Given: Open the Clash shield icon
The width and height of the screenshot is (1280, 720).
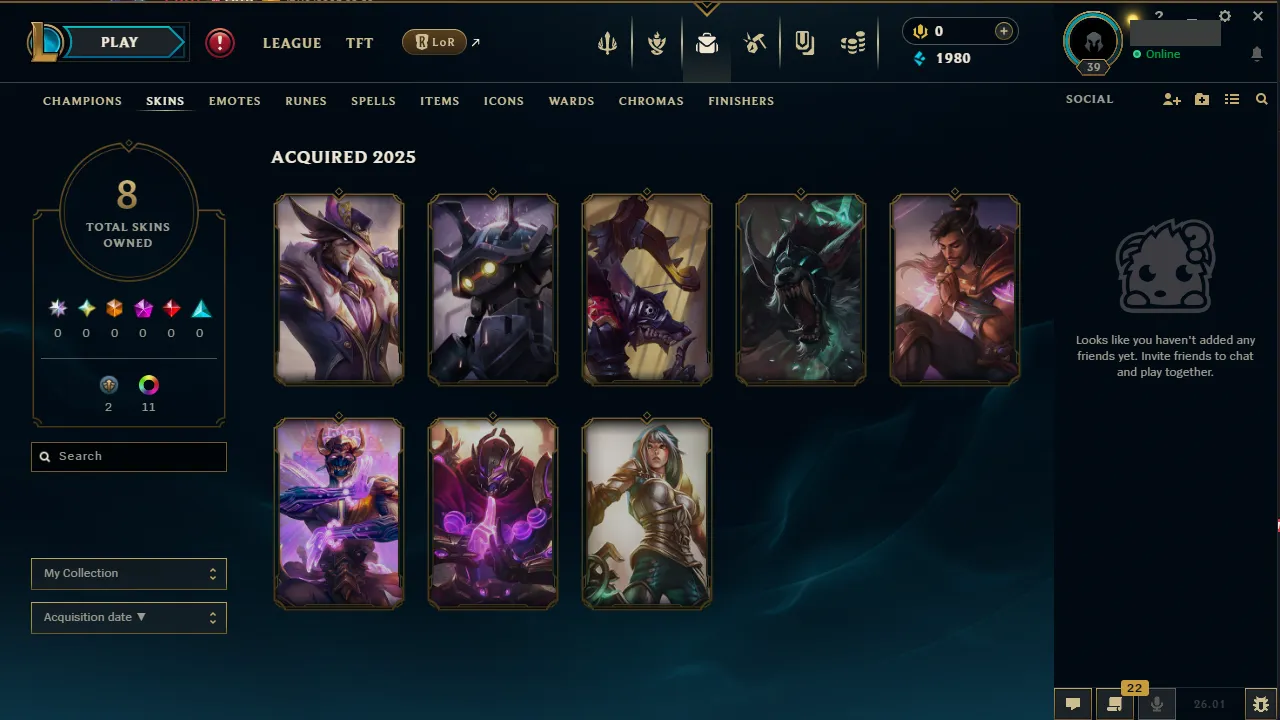Looking at the screenshot, I should click(x=804, y=42).
